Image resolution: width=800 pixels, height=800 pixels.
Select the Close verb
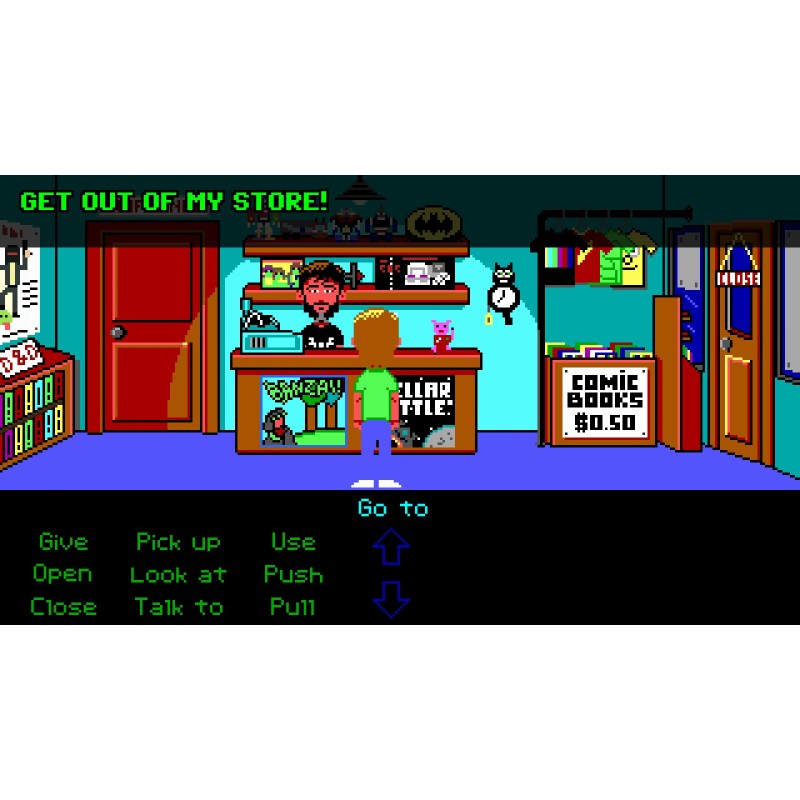(63, 607)
